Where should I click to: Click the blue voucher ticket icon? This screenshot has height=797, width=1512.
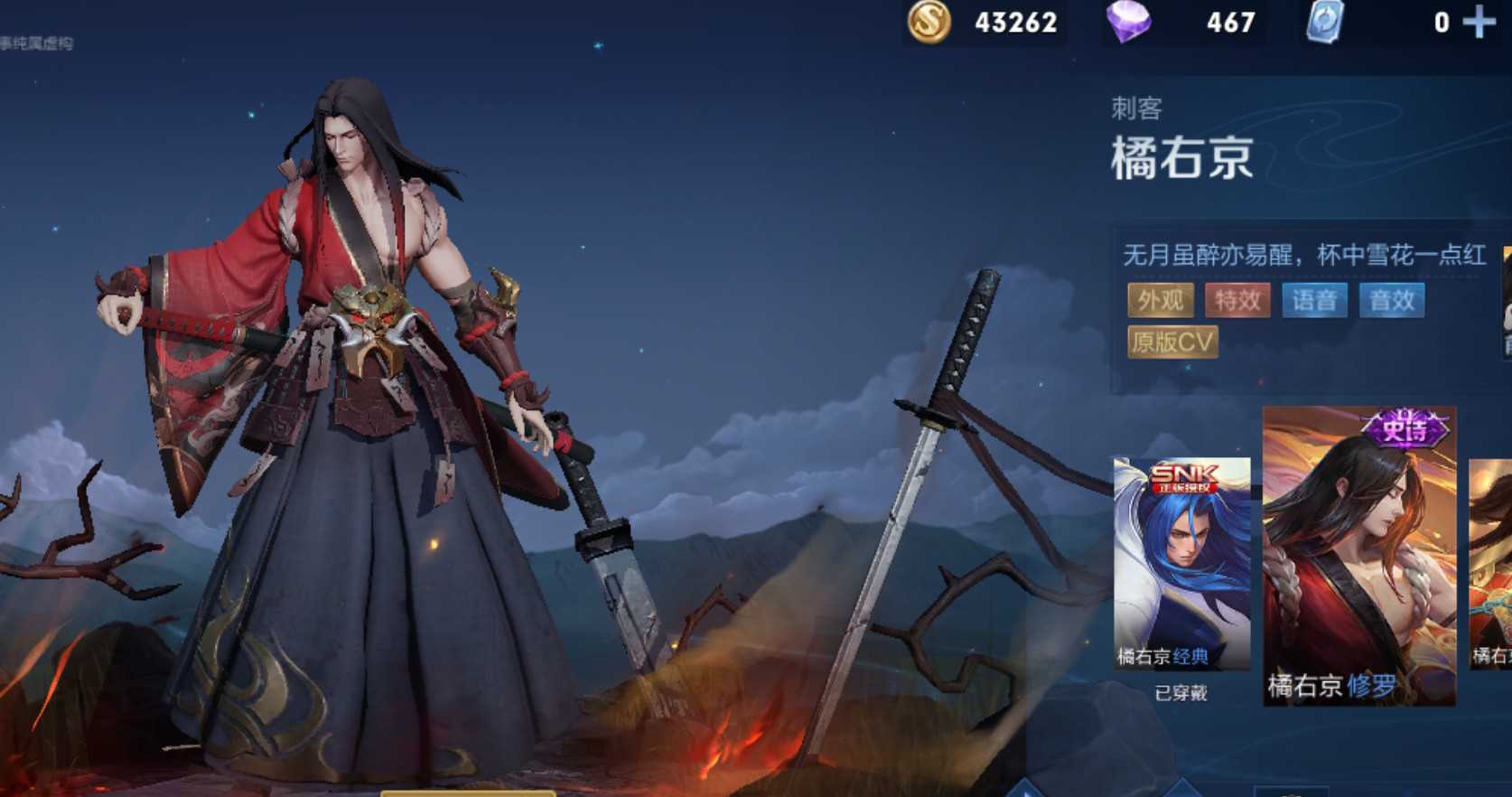coord(1325,22)
